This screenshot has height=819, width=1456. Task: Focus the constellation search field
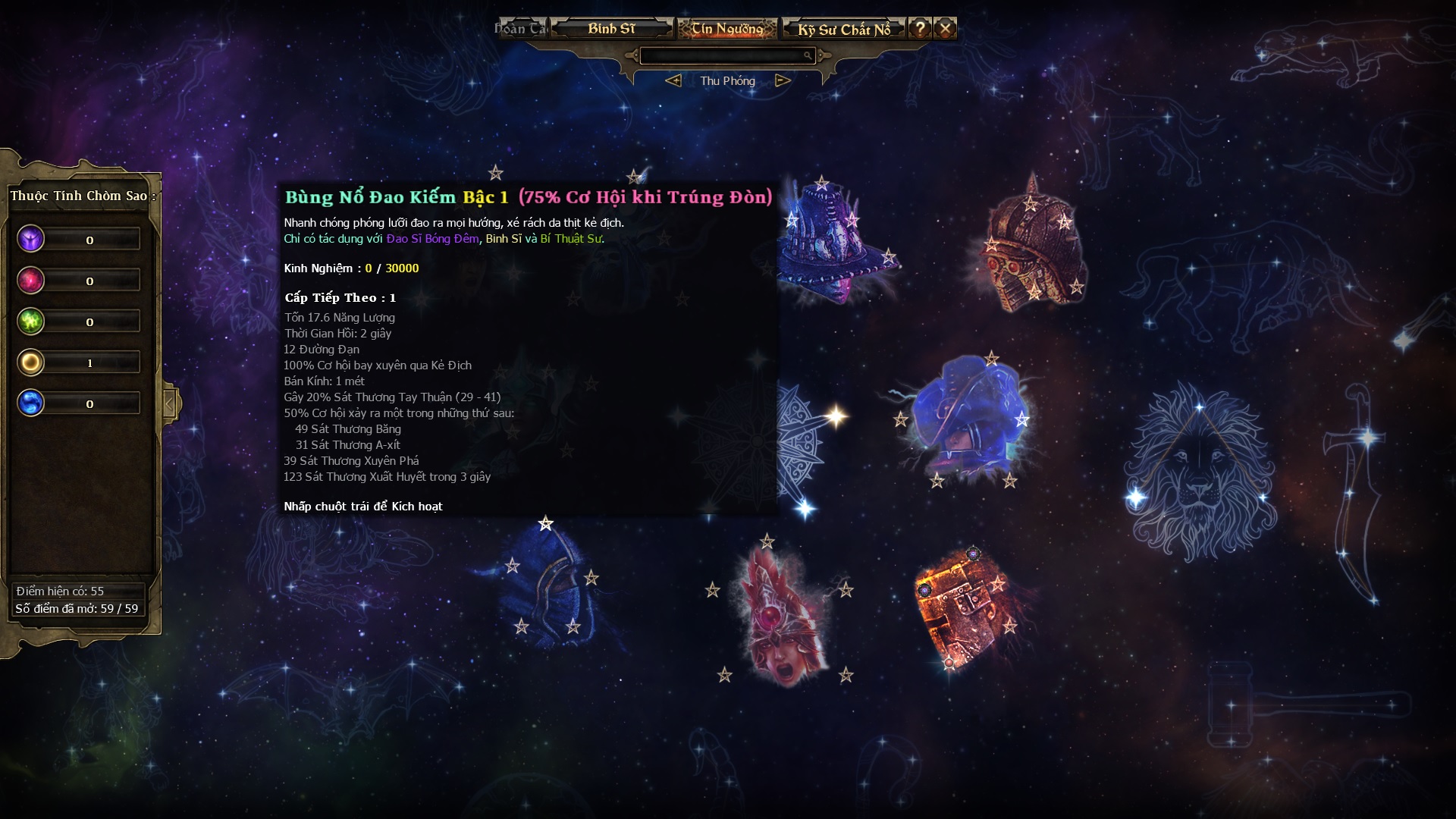click(722, 55)
